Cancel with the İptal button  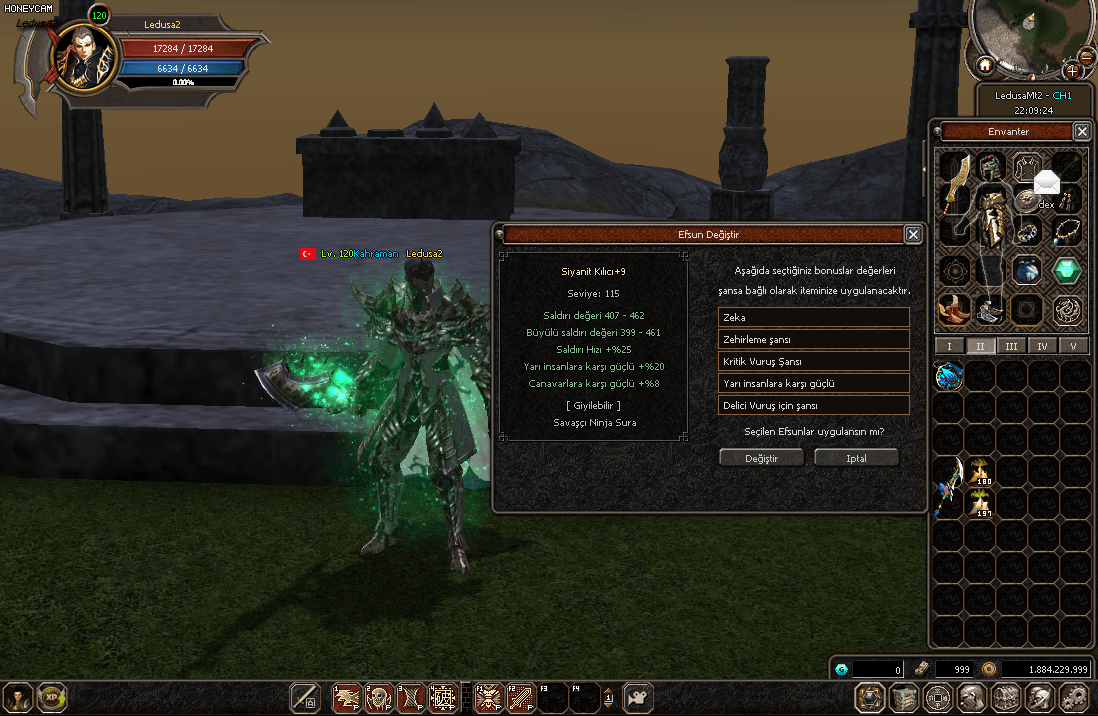(x=856, y=458)
